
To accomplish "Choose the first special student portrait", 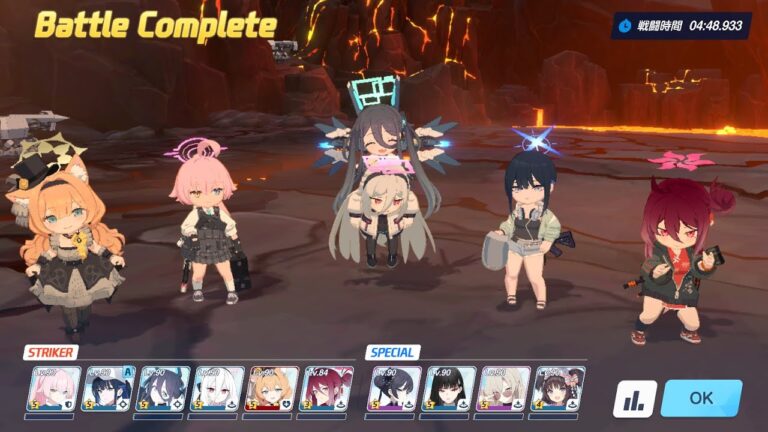I will tap(395, 388).
